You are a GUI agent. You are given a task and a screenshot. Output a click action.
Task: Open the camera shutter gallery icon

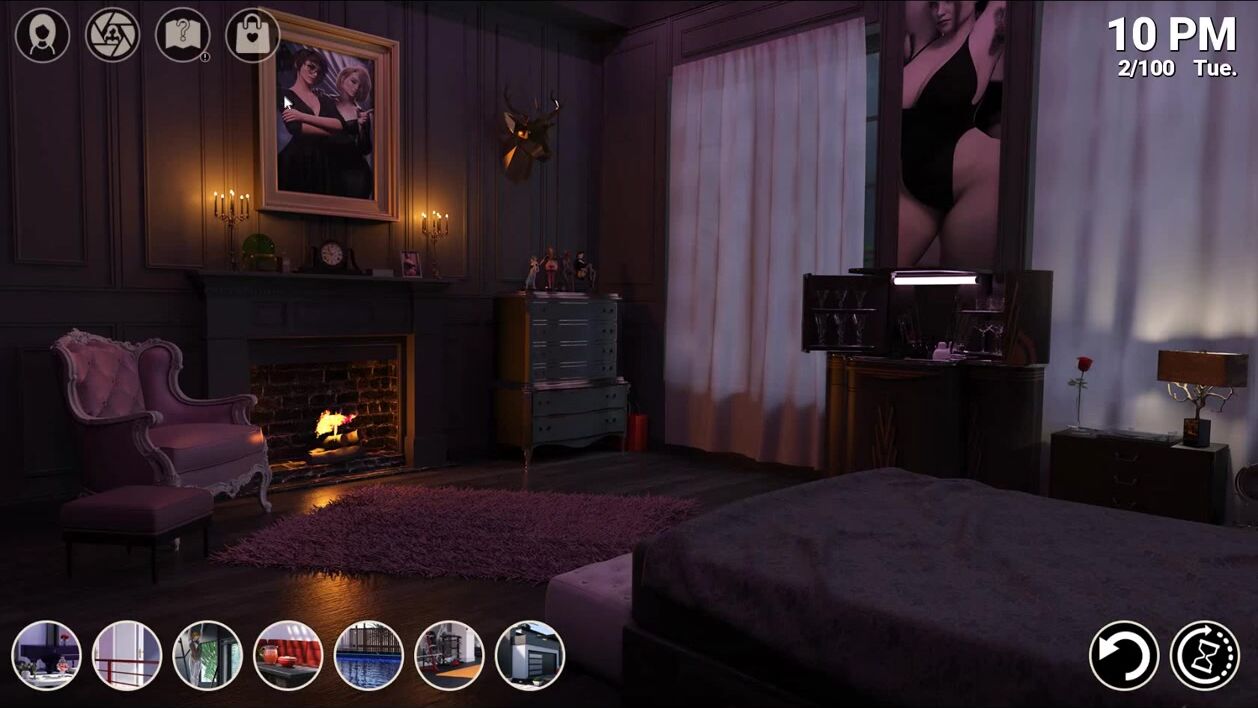tap(112, 36)
